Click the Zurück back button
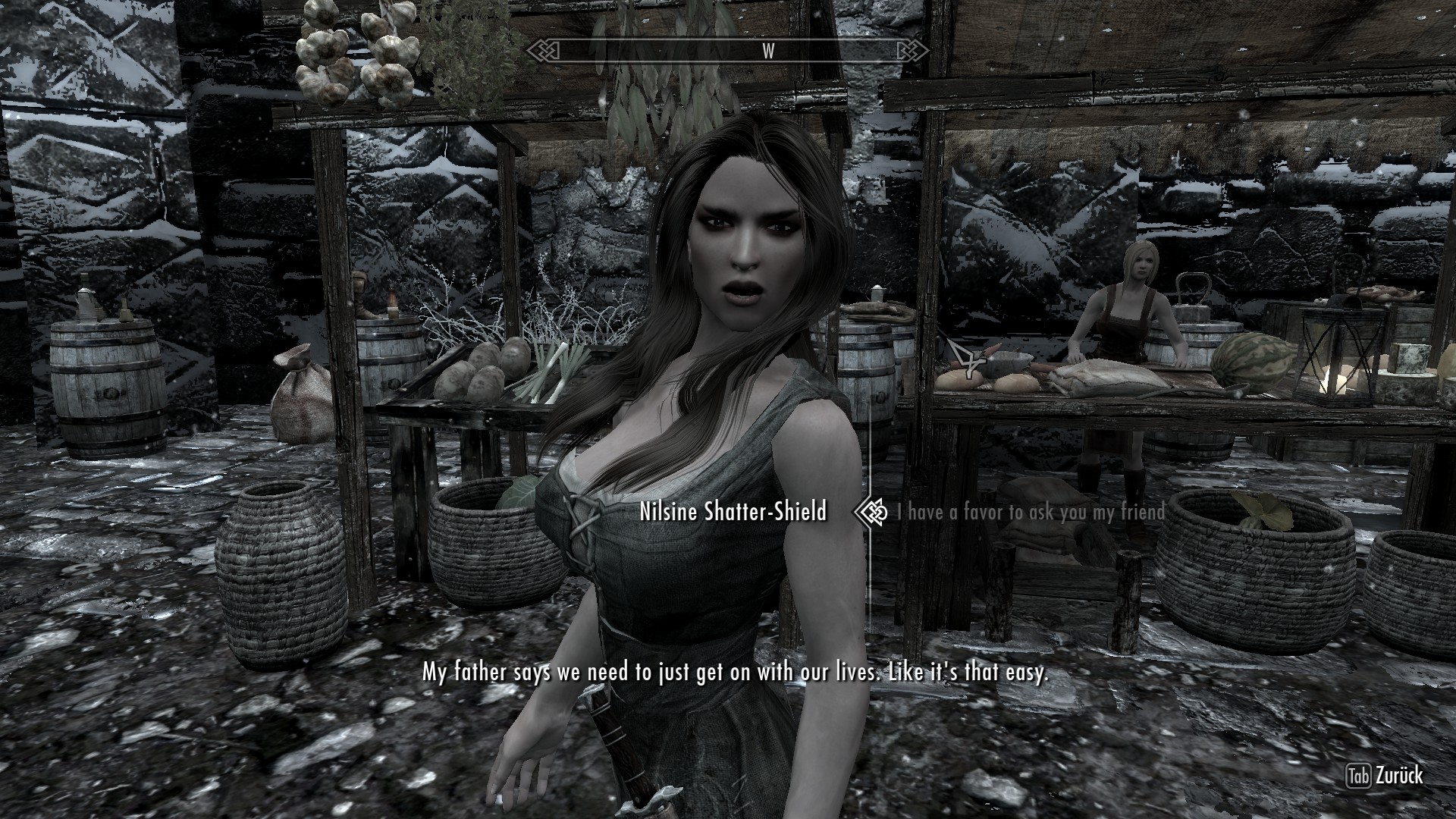1456x819 pixels. (1384, 776)
